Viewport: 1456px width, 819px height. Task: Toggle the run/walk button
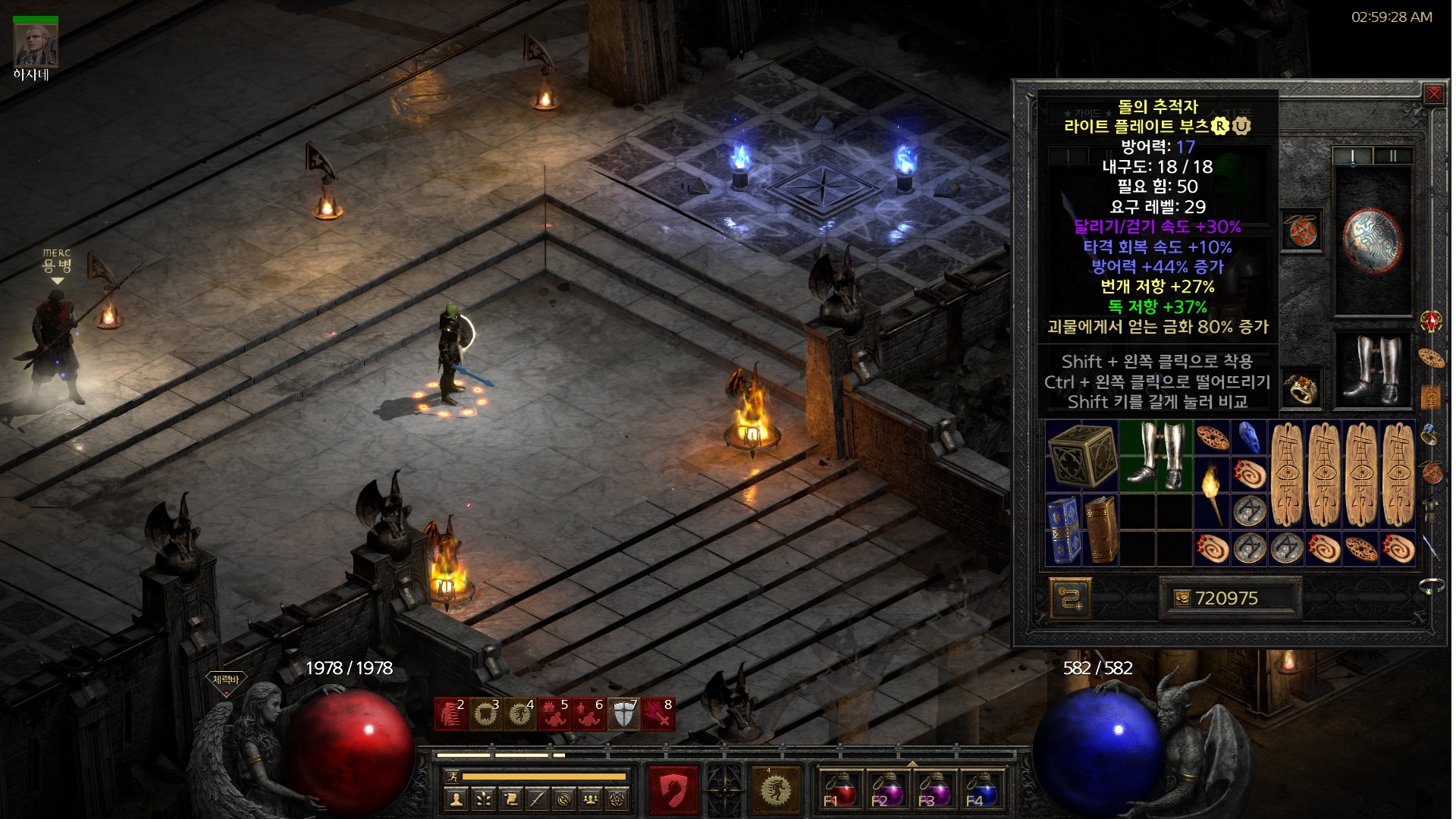click(x=450, y=777)
